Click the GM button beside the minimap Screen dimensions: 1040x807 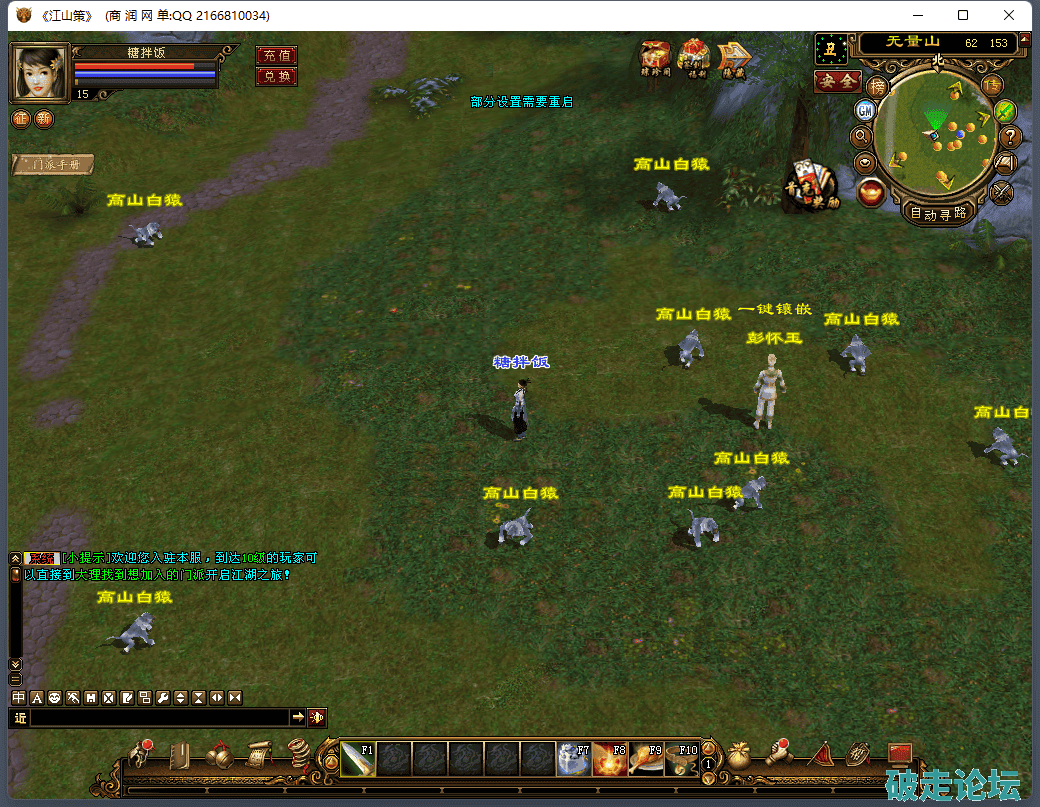coord(865,110)
